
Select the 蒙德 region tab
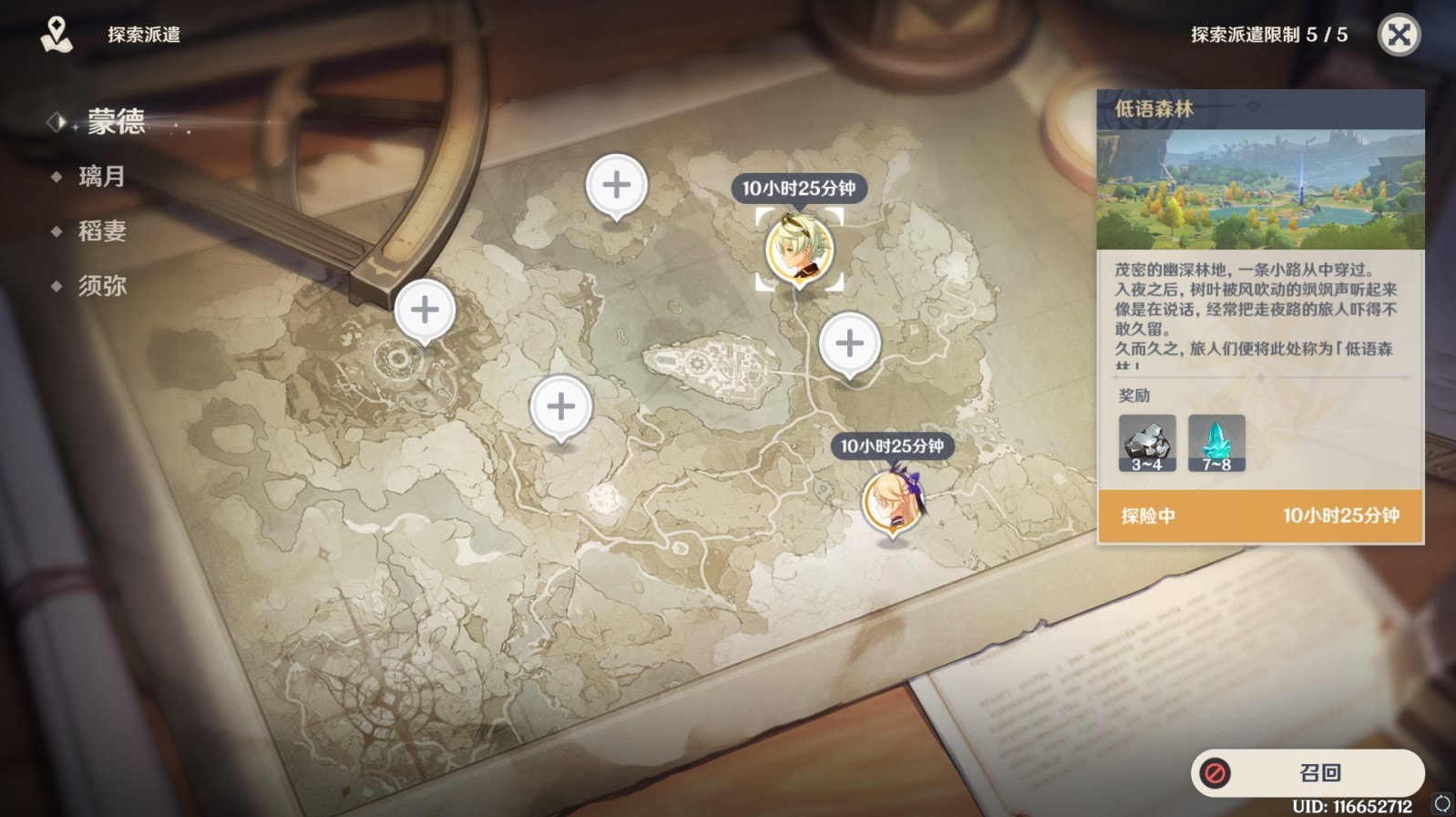(116, 121)
